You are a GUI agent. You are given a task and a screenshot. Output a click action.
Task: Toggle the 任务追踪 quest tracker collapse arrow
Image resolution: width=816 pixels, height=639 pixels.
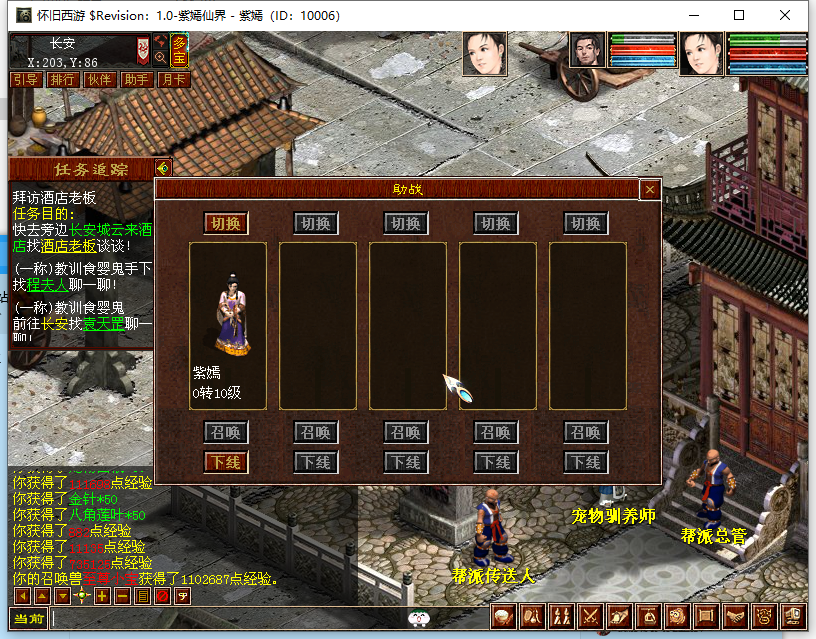click(163, 168)
